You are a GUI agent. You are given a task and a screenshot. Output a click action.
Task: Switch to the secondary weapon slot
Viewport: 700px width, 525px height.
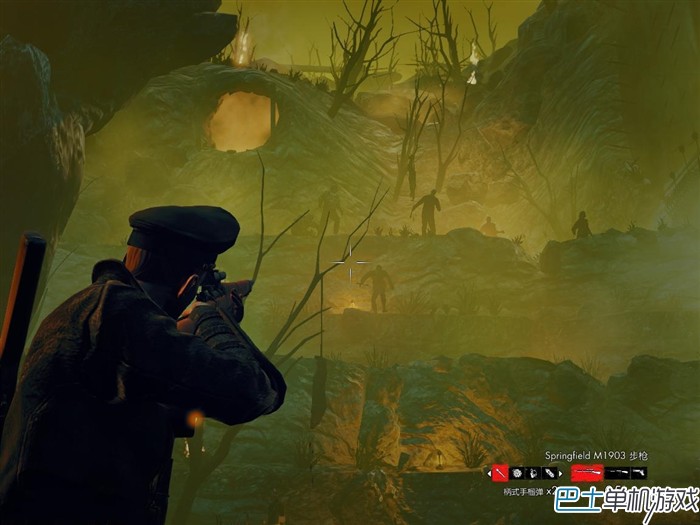point(617,472)
